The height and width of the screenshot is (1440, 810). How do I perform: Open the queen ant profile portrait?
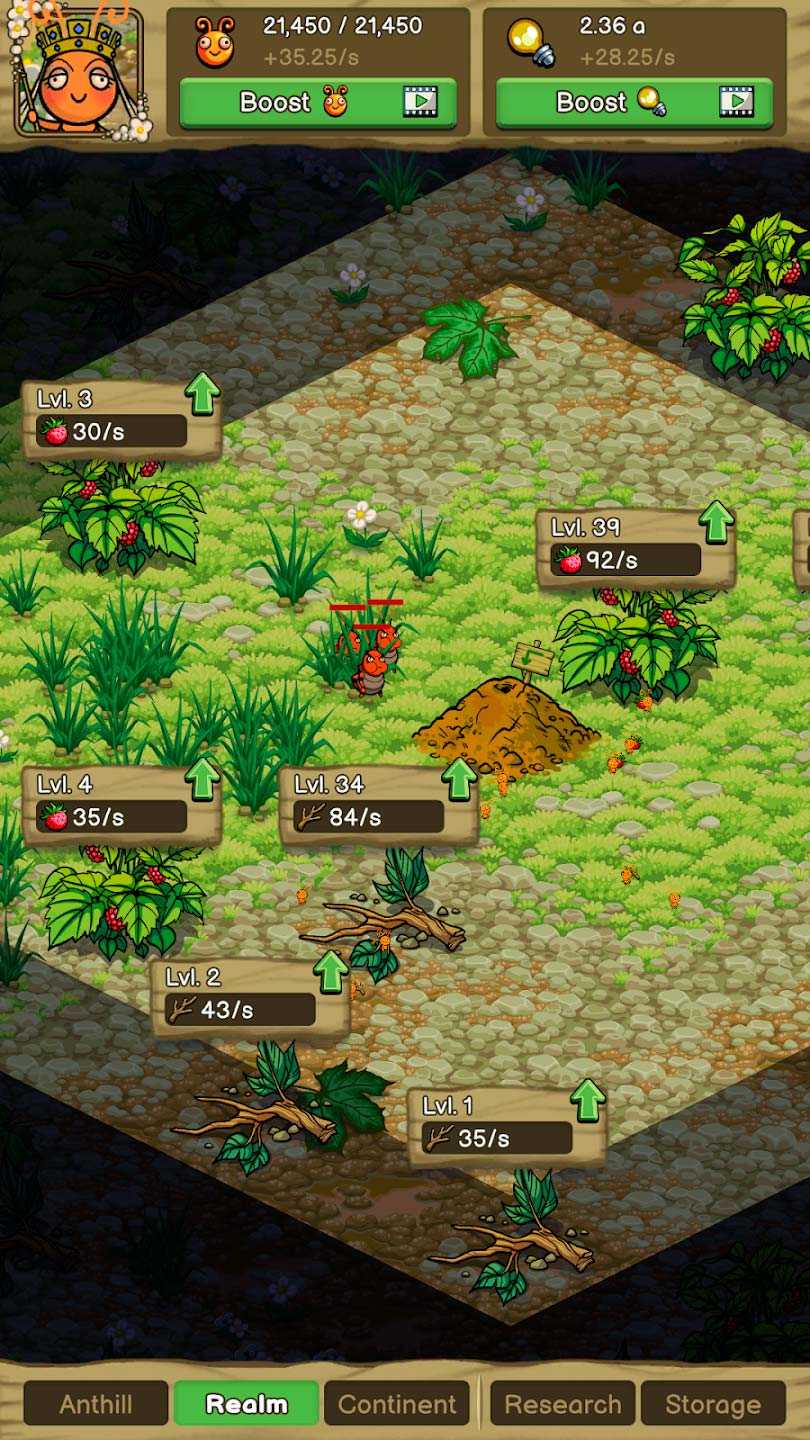click(x=78, y=72)
